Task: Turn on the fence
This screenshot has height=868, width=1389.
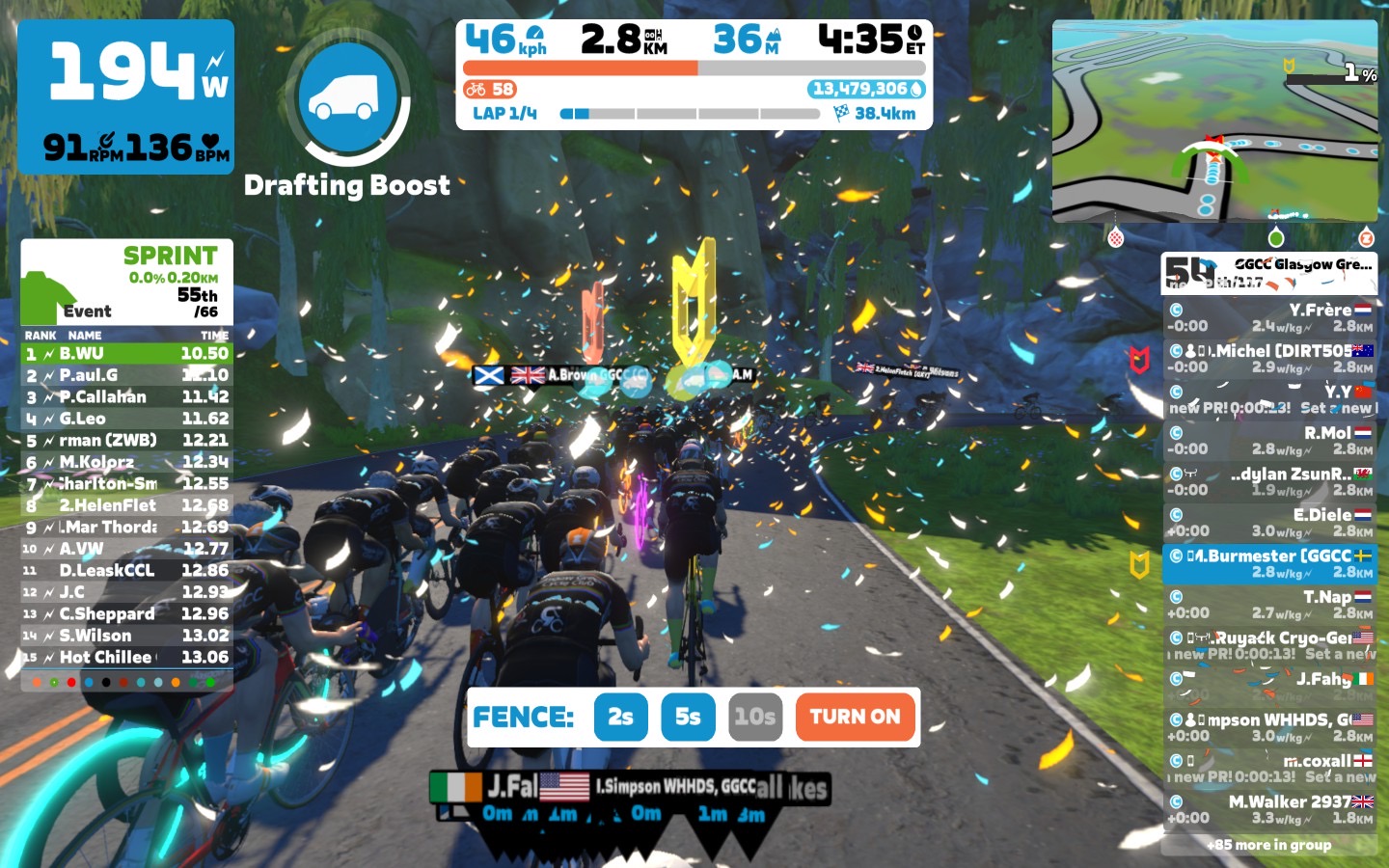Action: (x=855, y=717)
